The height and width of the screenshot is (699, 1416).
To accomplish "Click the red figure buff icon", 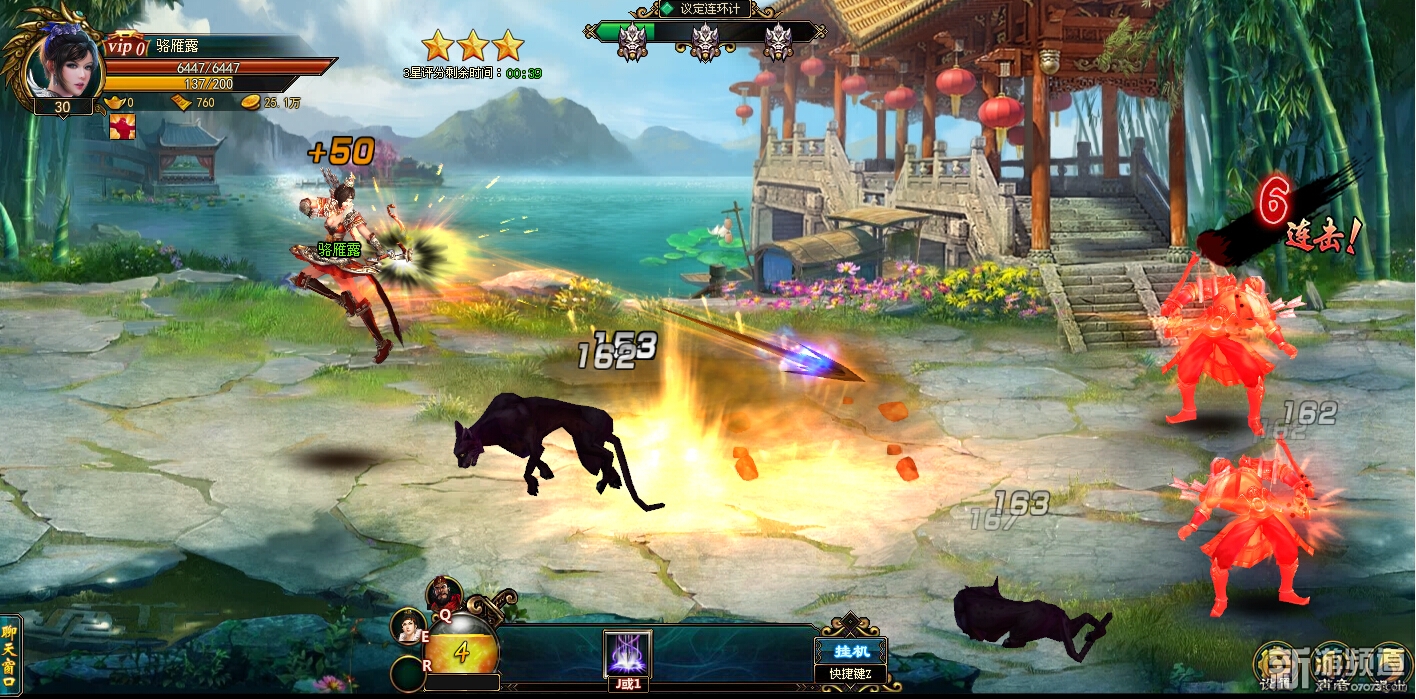I will pyautogui.click(x=122, y=127).
